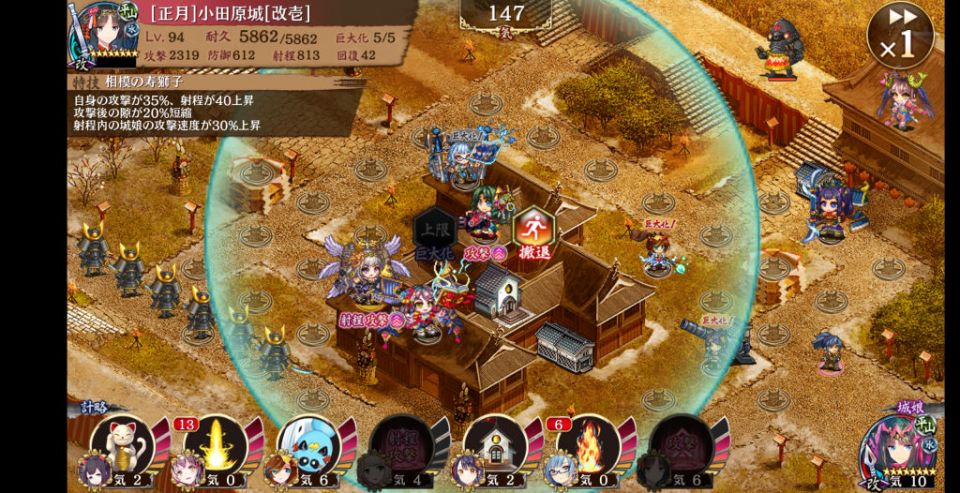Activate the lucky cat stratagem
This screenshot has width=960, height=493.
(123, 443)
